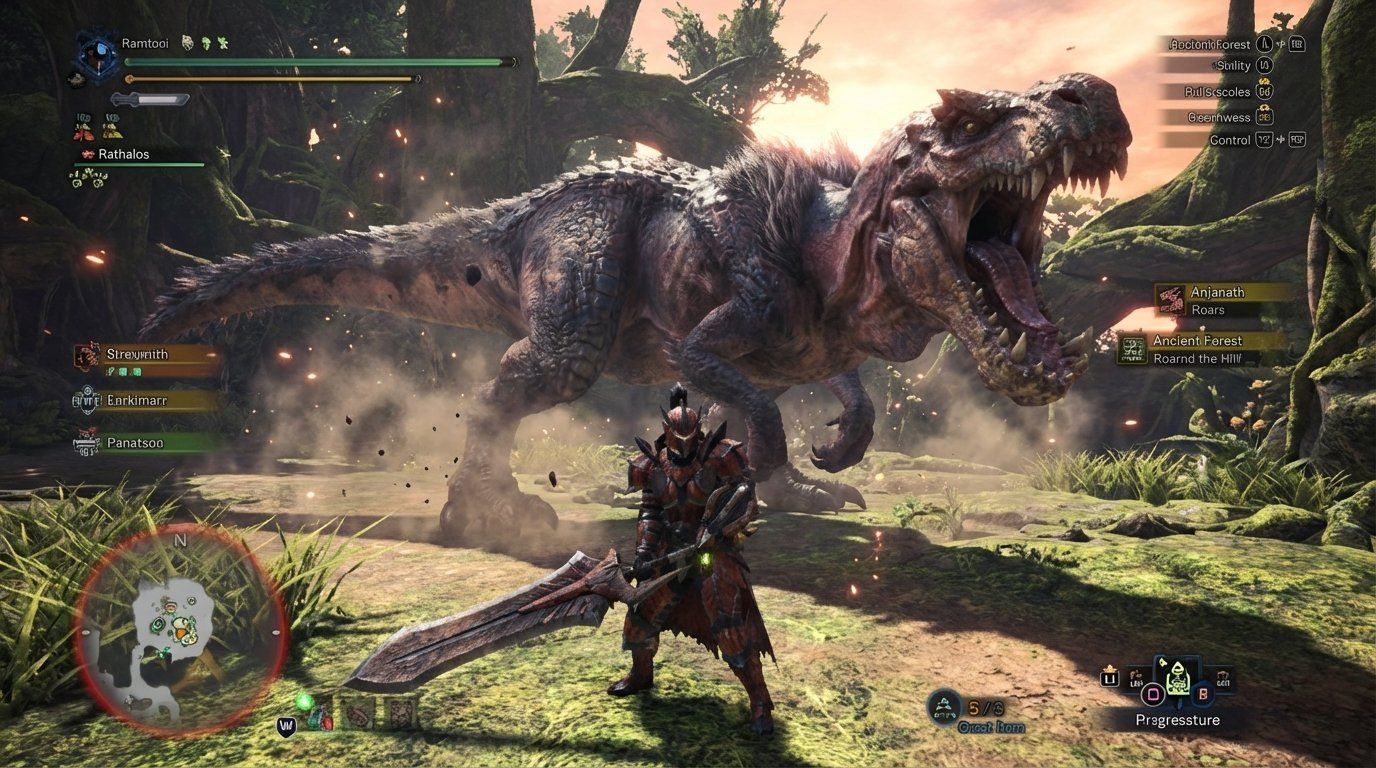Click the B button icon near Progressture
This screenshot has height=768, width=1376.
click(x=1204, y=695)
